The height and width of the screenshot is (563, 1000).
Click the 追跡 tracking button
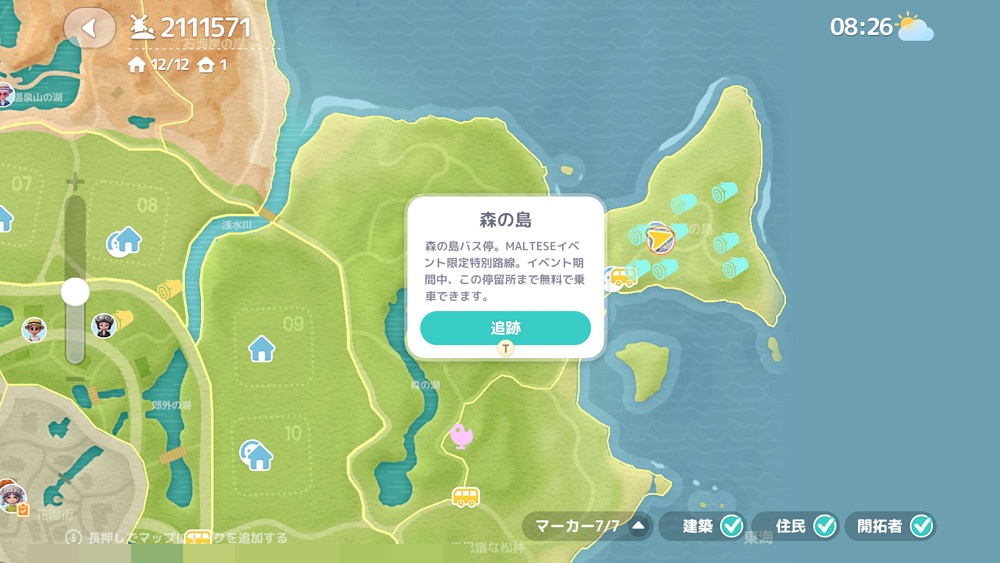coord(505,328)
